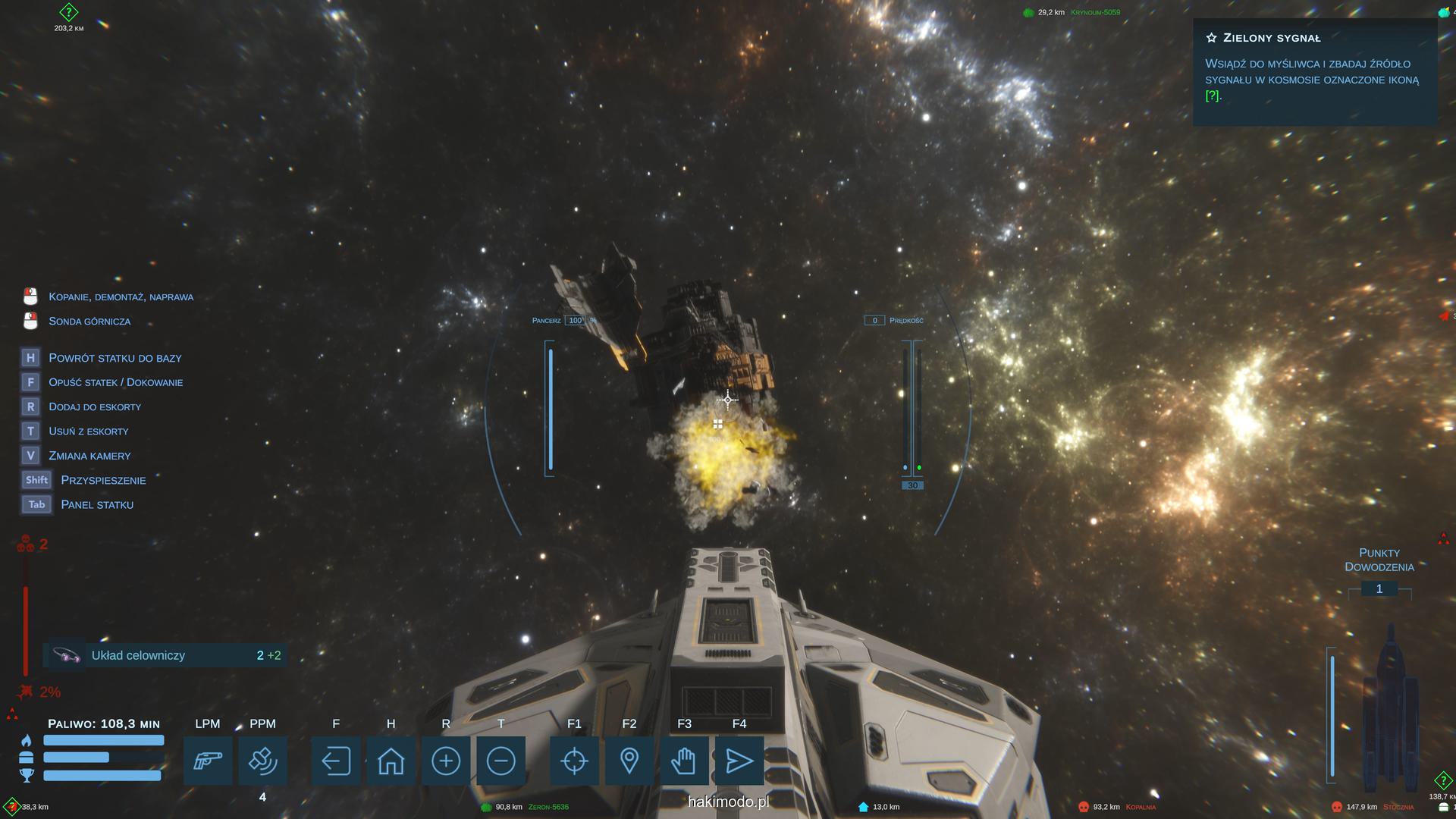Click the Kopalnia red skull marker

[1084, 807]
